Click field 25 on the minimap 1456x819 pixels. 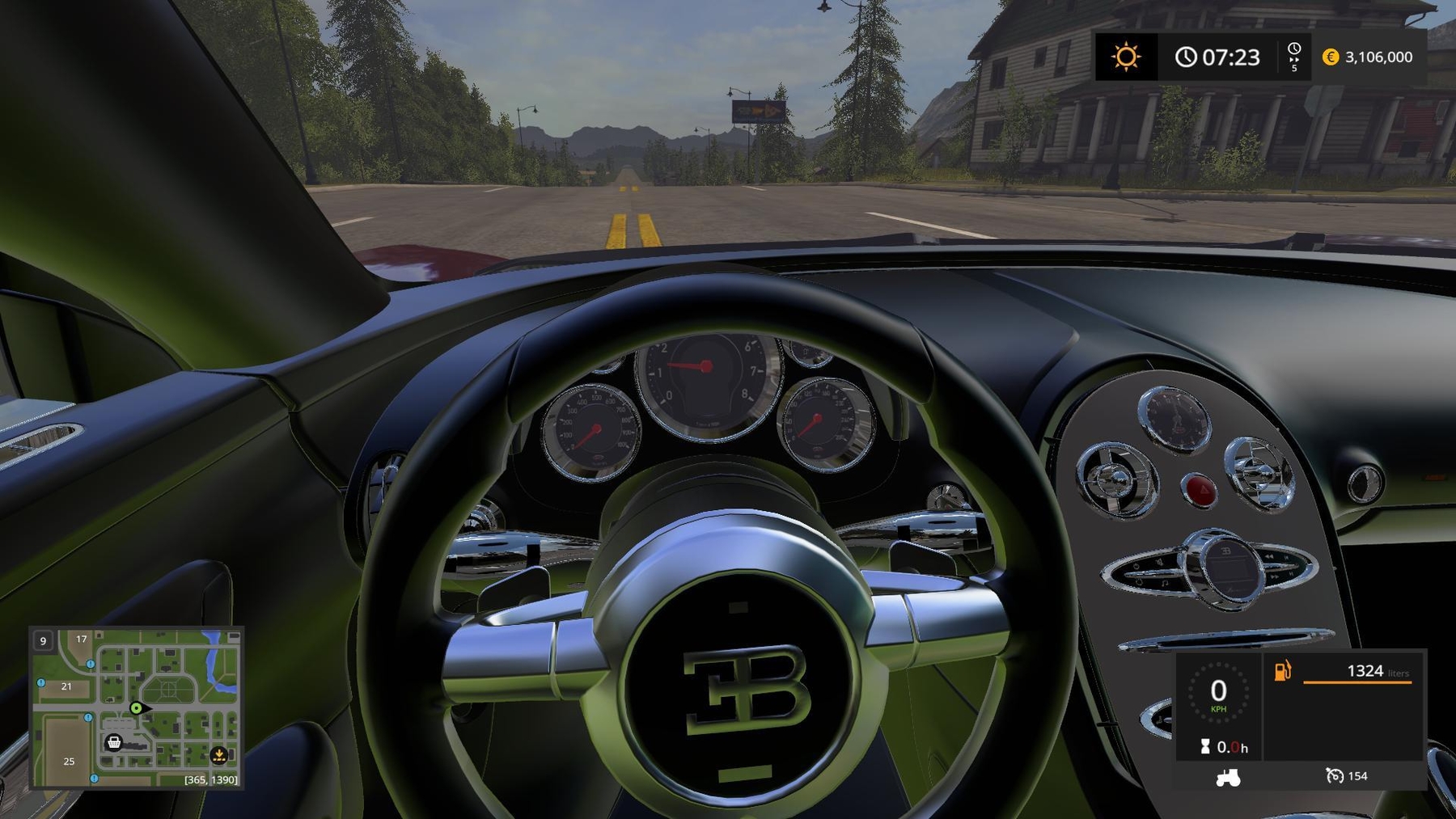click(69, 761)
